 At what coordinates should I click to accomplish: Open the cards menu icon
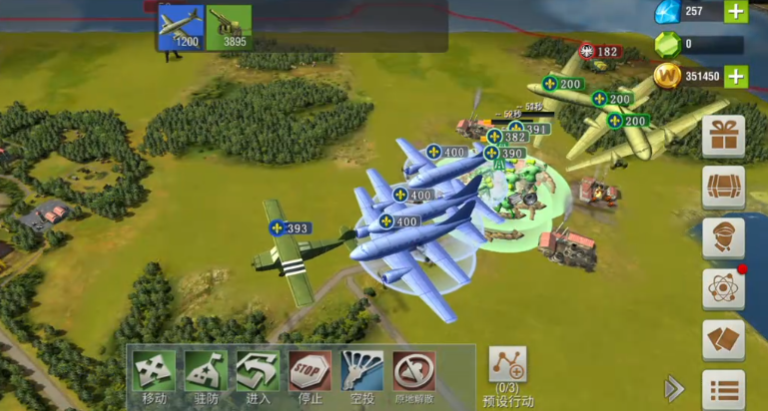coord(723,340)
